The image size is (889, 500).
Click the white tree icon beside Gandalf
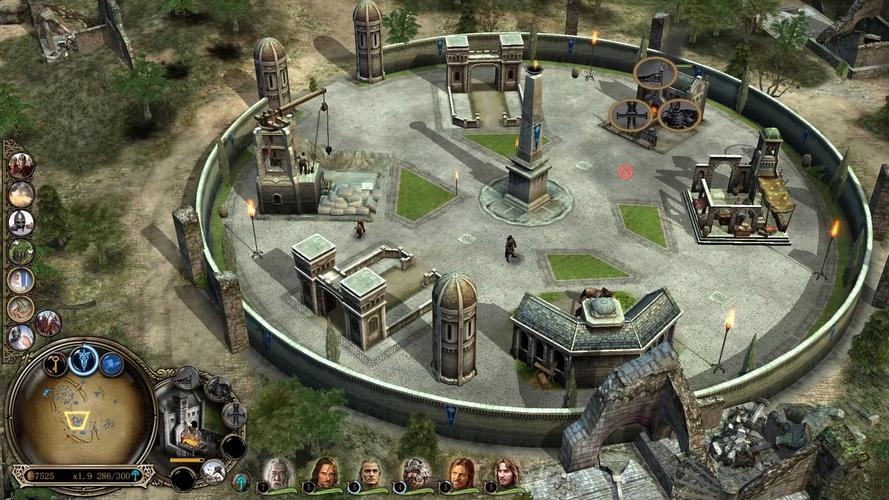point(240,482)
